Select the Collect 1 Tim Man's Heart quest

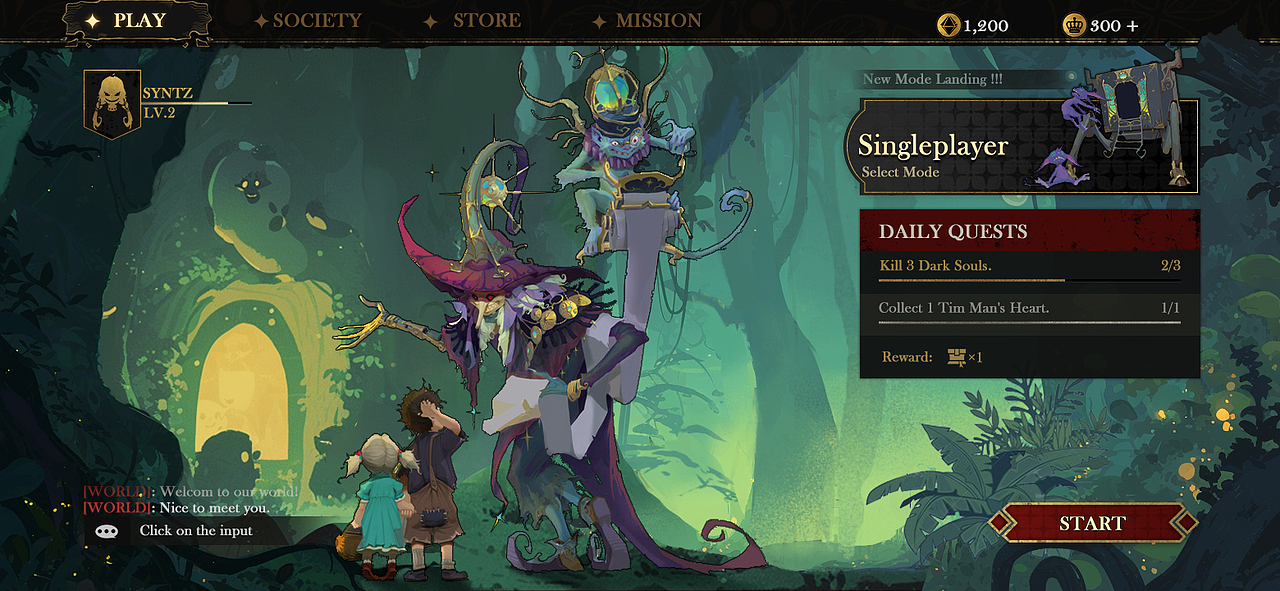(1029, 309)
